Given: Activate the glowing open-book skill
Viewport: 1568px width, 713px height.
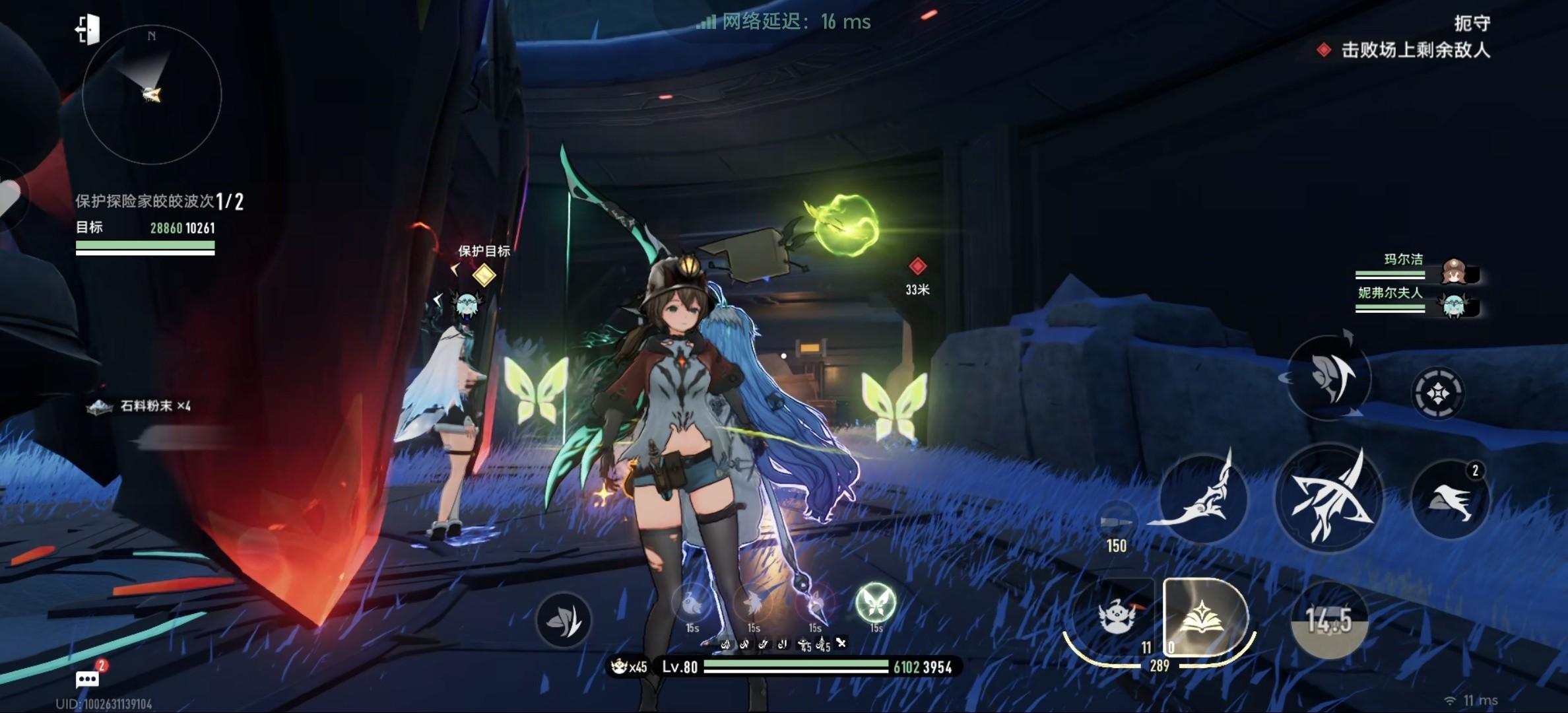Looking at the screenshot, I should pyautogui.click(x=1204, y=619).
